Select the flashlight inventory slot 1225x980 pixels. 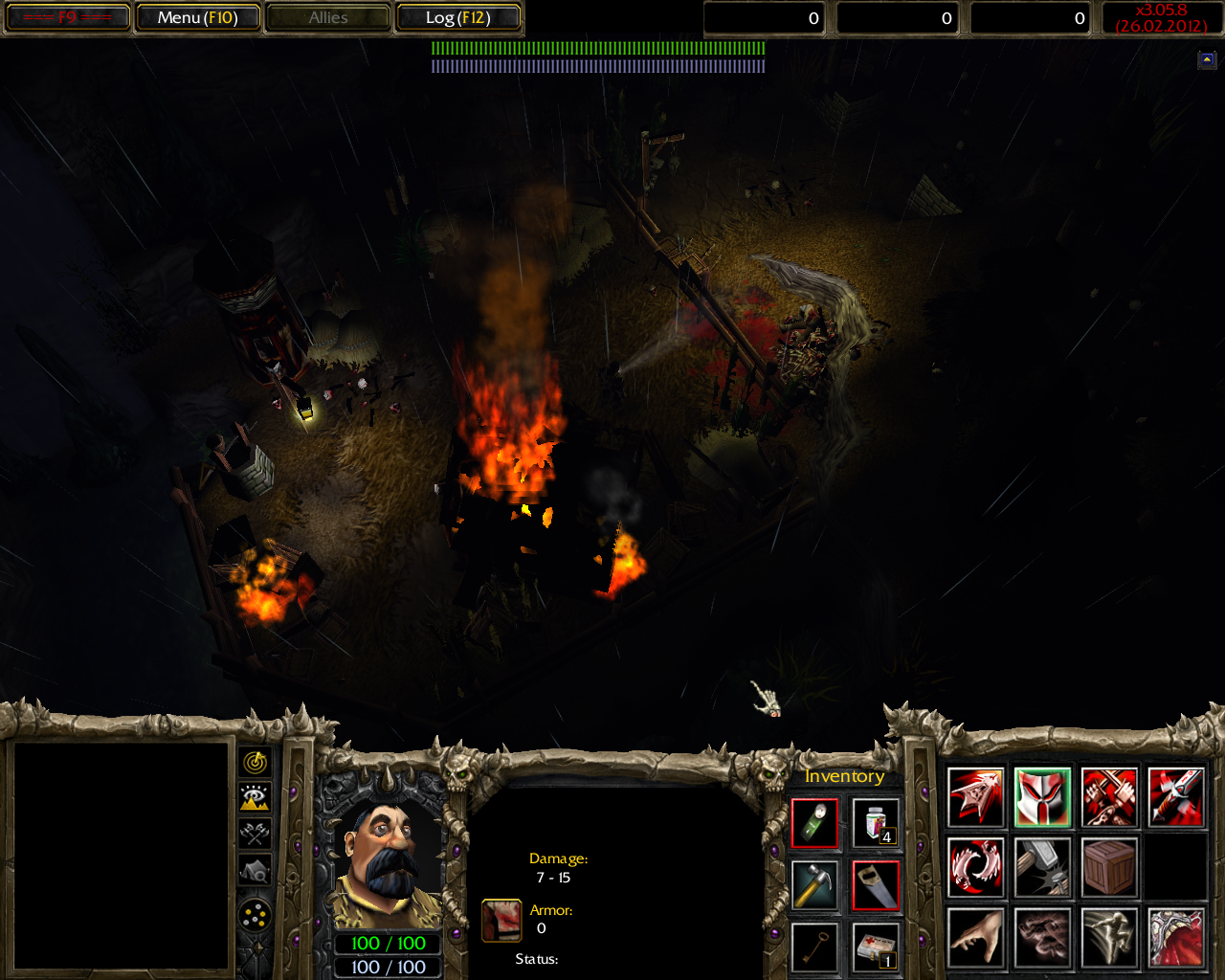(814, 823)
